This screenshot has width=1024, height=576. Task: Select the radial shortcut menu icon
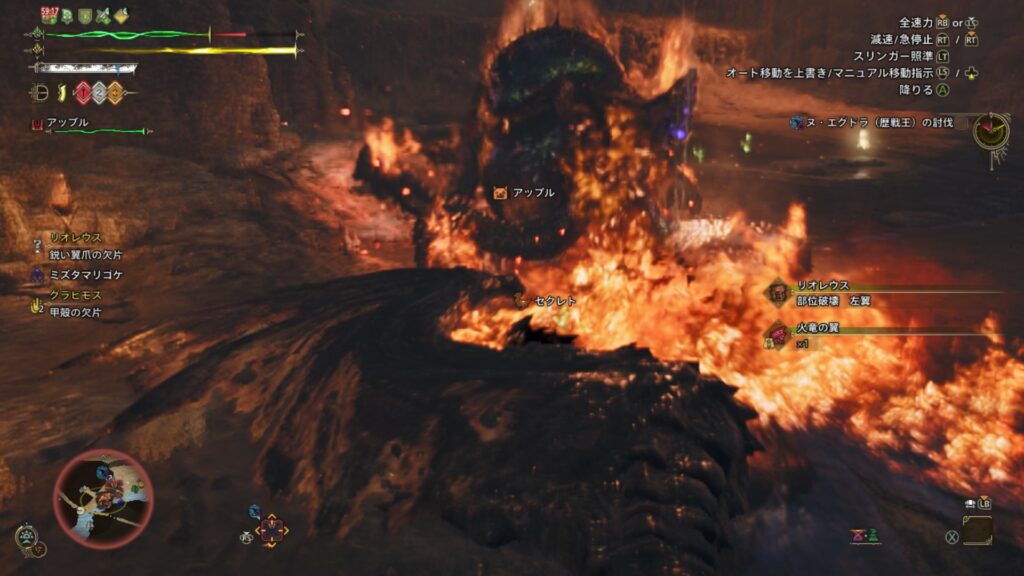tap(271, 530)
